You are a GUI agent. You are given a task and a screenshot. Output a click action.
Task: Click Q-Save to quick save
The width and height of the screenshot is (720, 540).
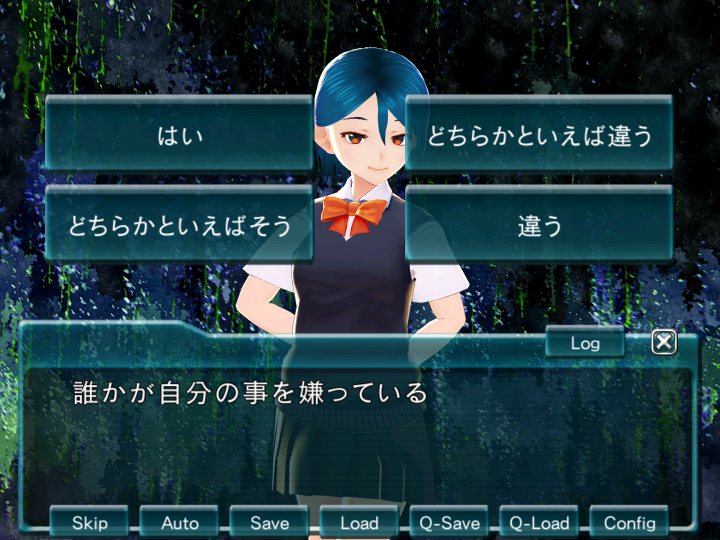[450, 522]
